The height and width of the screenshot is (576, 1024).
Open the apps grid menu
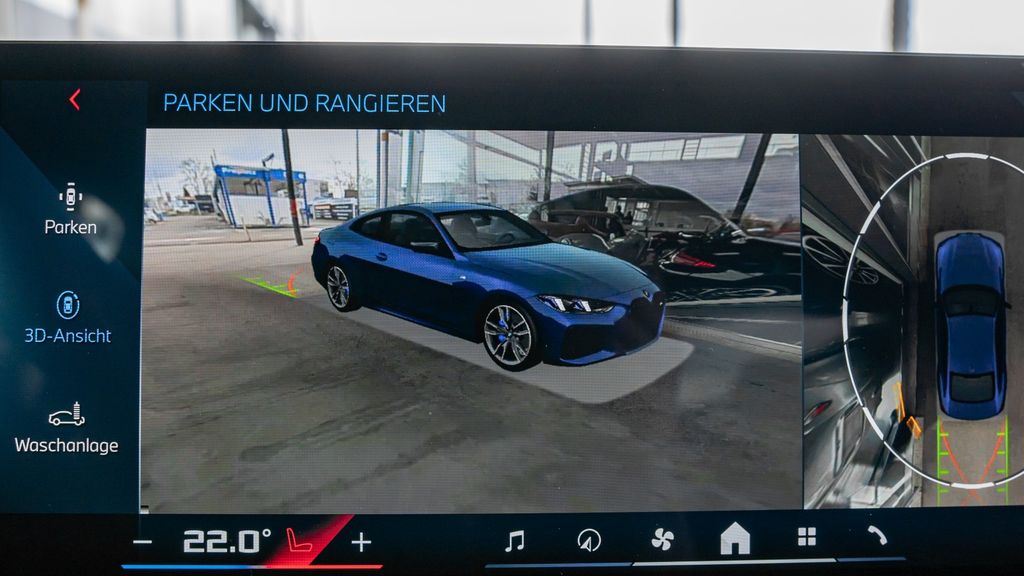(x=807, y=537)
